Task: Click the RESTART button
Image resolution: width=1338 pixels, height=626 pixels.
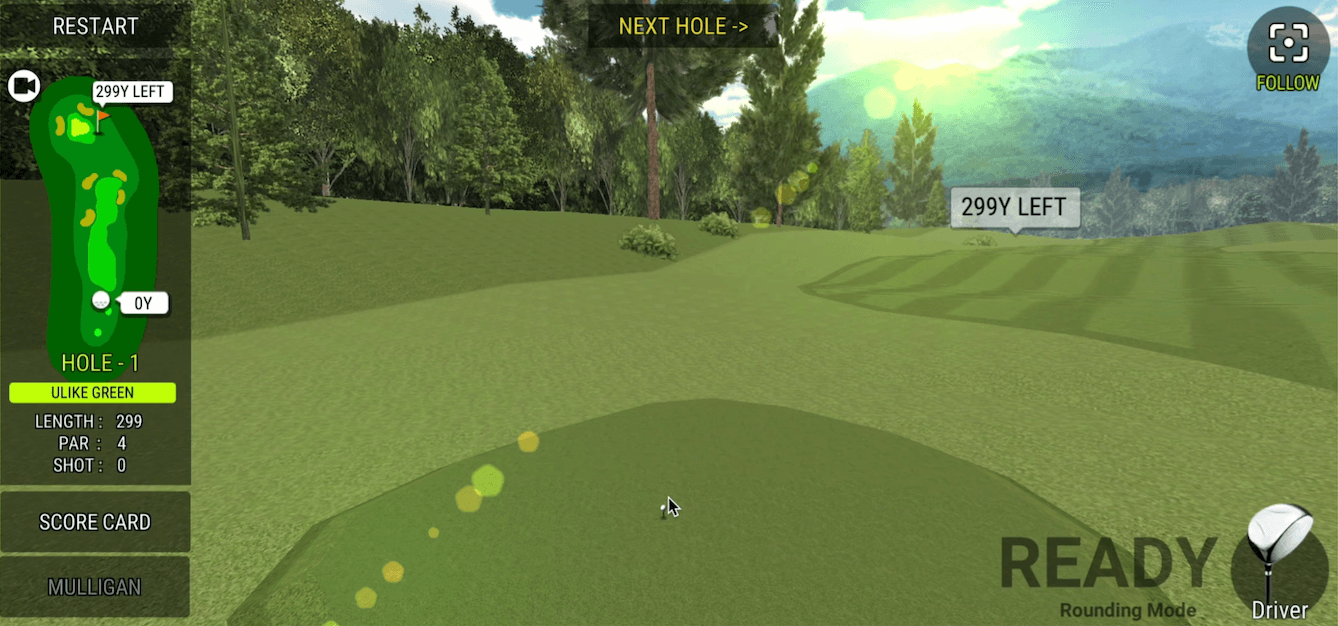Action: [95, 26]
